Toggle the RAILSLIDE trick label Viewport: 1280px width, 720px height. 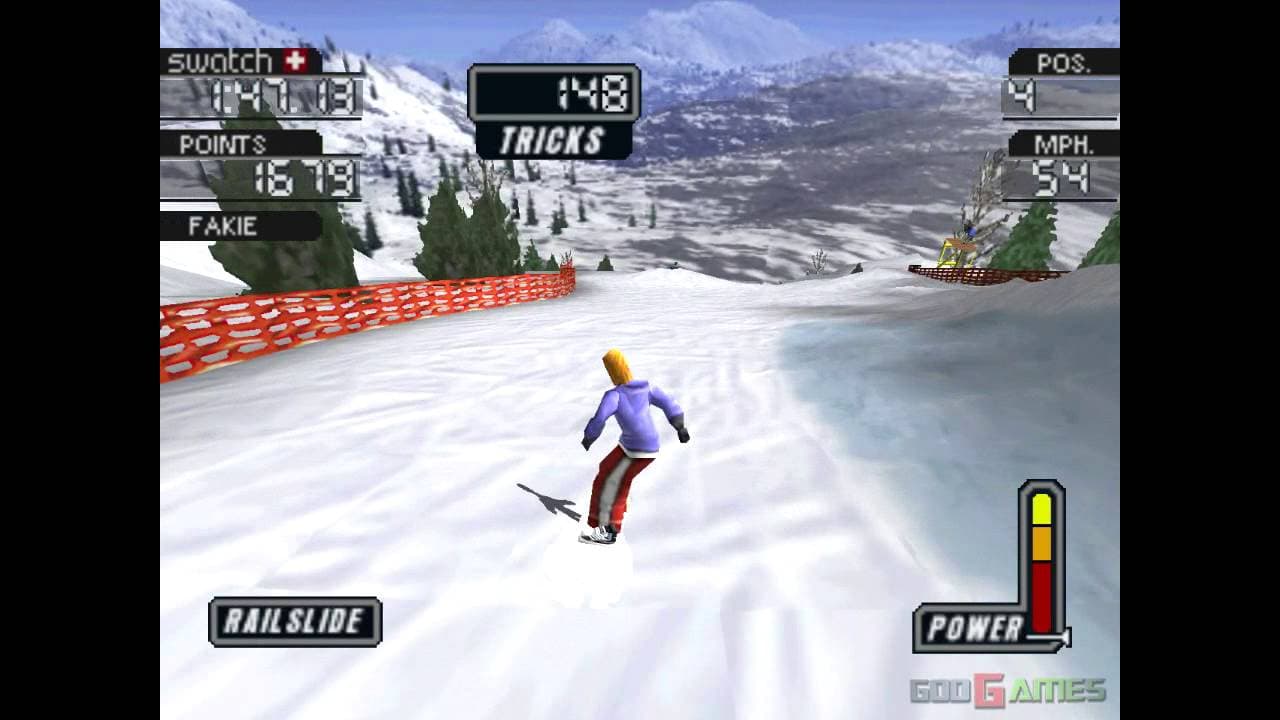point(294,620)
